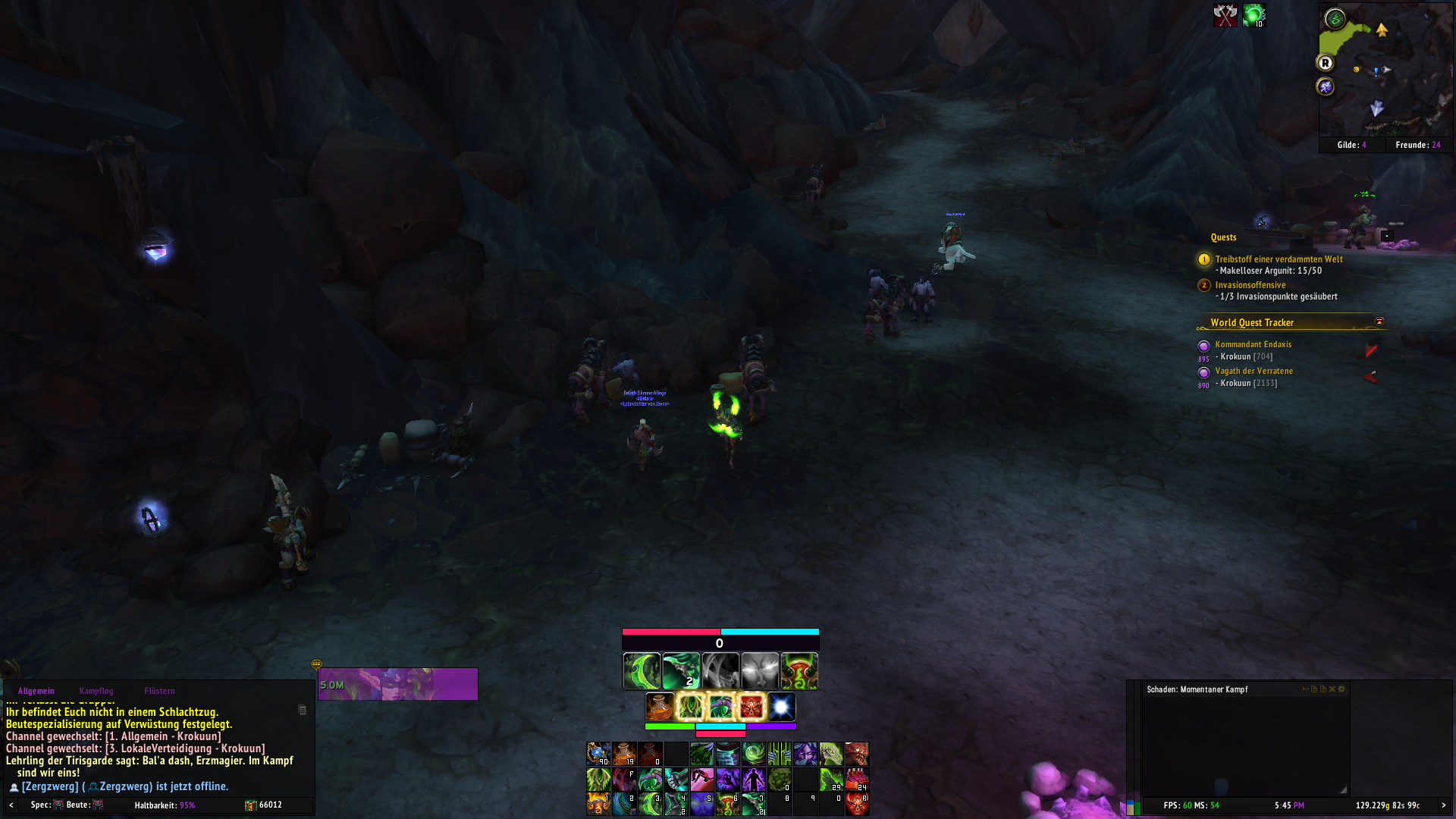
Task: Collapse the World Quest Tracker header
Action: (x=1379, y=322)
